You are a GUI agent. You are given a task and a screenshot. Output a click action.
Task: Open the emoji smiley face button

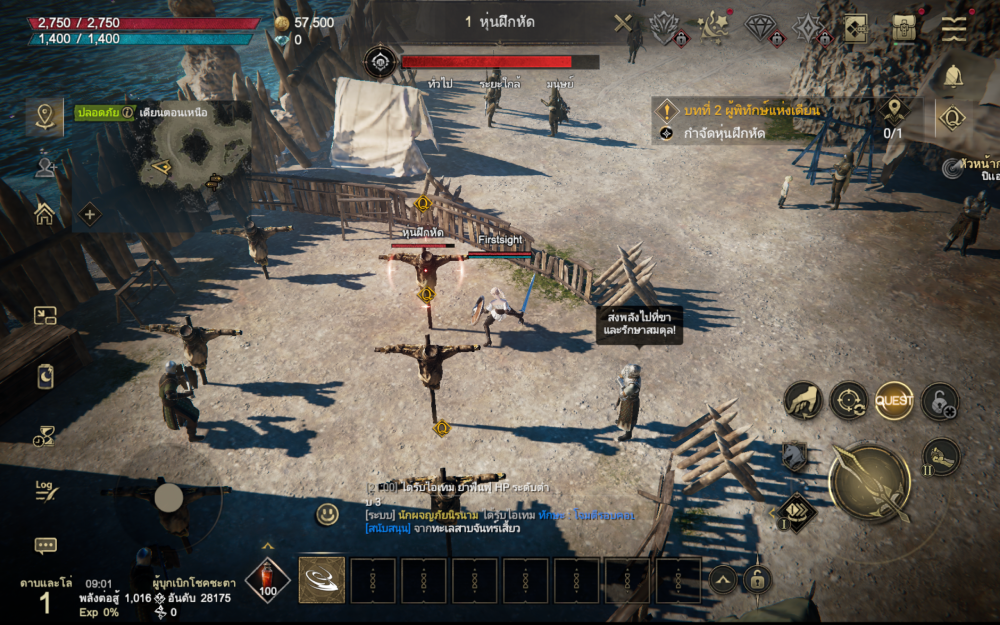(327, 515)
